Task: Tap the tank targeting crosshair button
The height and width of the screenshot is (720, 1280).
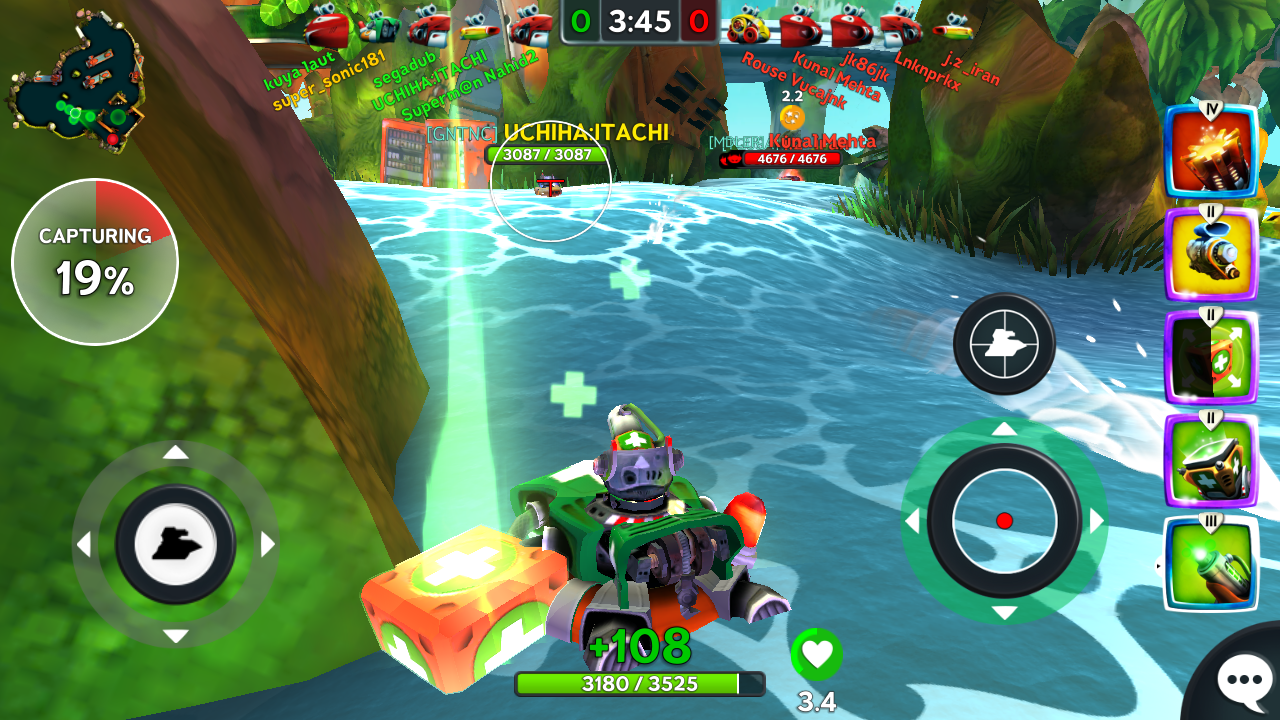Action: pos(1004,343)
